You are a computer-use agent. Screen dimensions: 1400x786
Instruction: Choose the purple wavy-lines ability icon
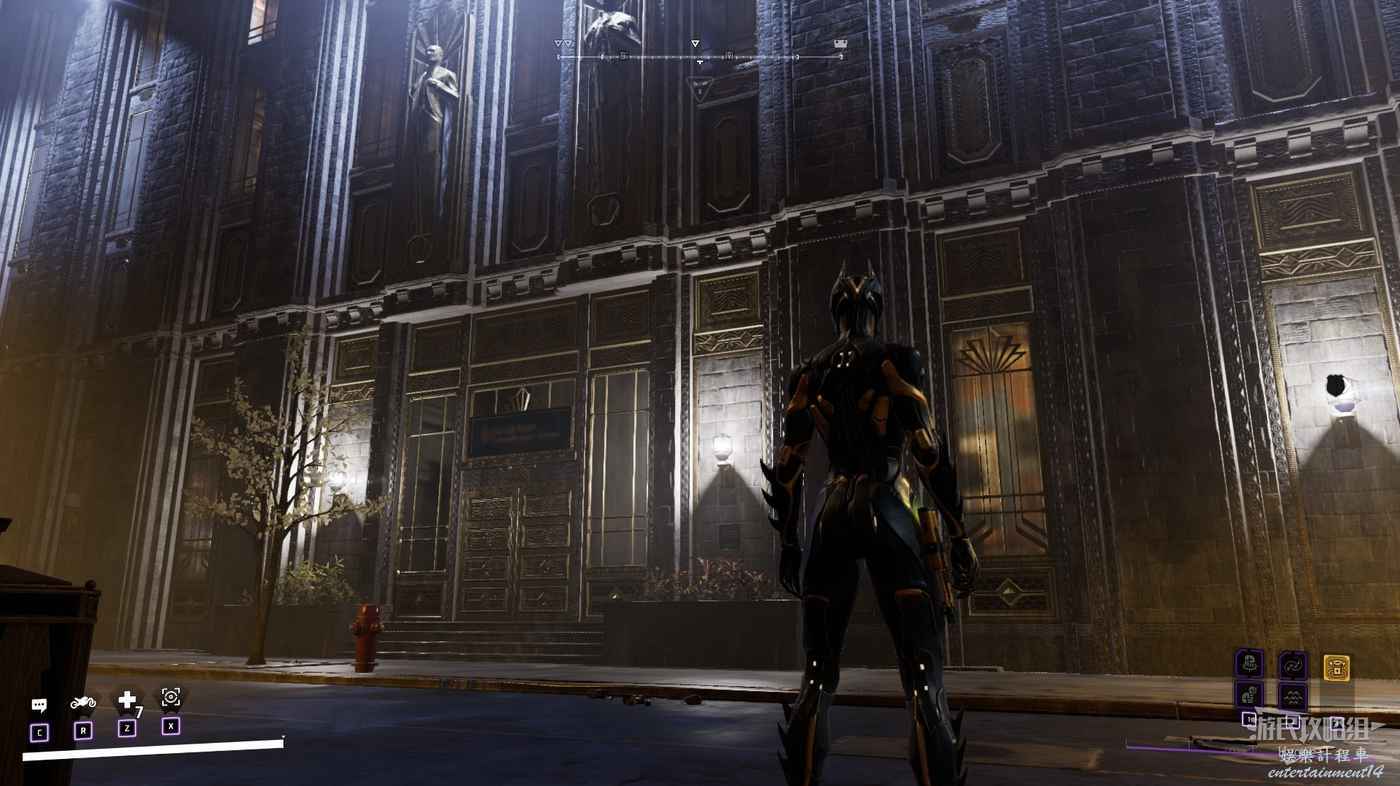(x=1292, y=696)
